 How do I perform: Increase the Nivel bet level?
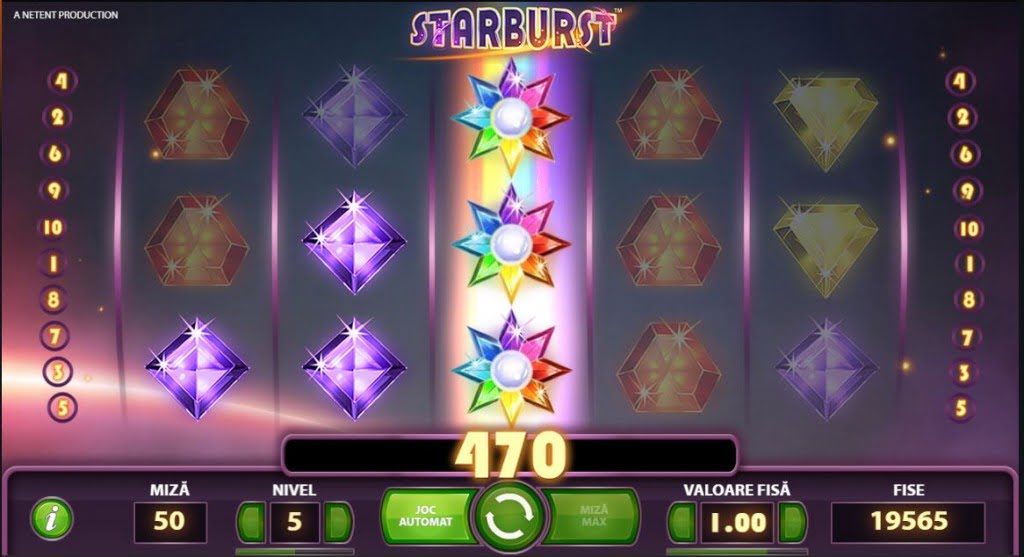(338, 522)
